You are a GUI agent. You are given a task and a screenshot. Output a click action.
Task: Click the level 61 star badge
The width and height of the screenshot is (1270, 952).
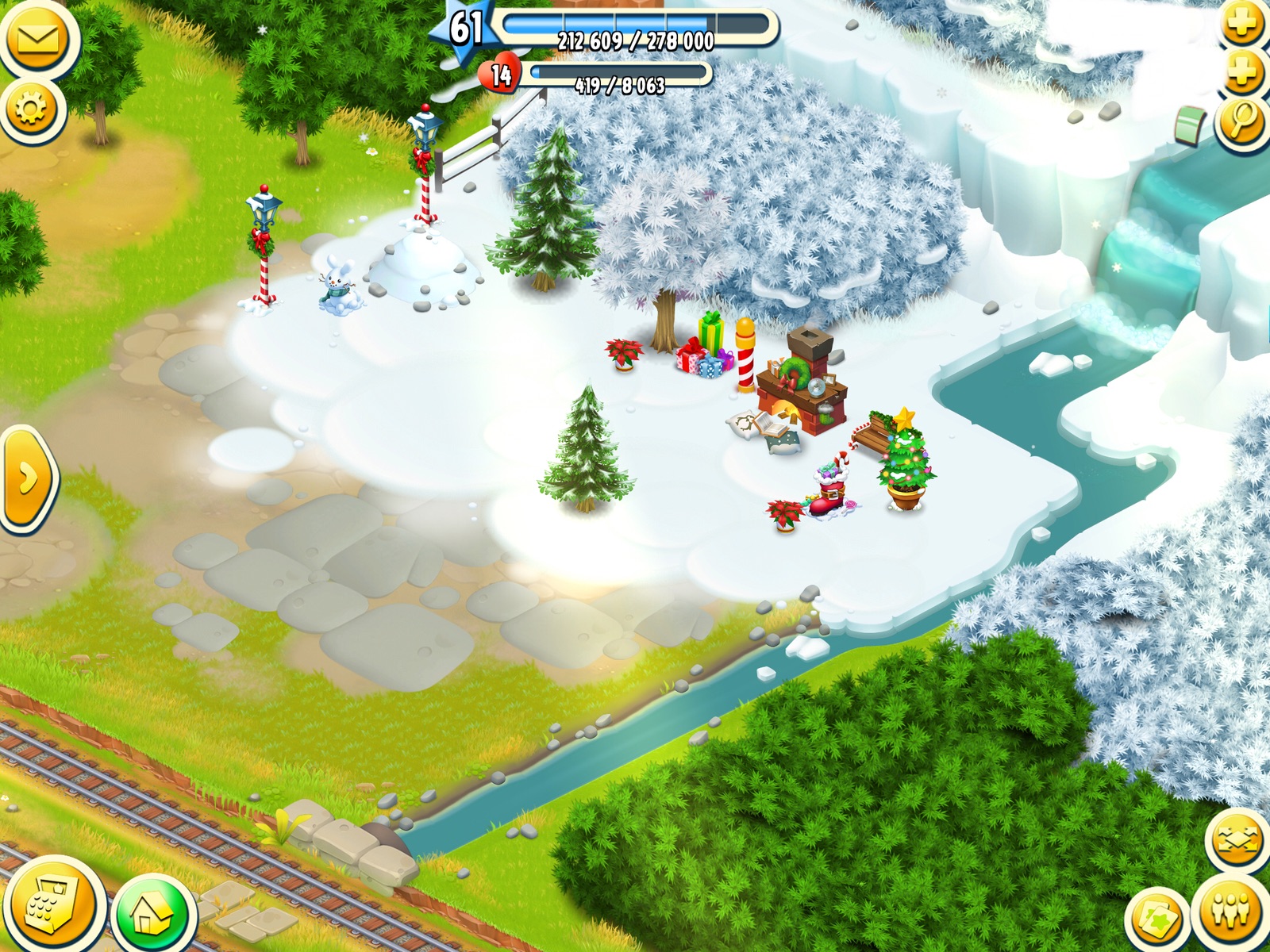464,29
